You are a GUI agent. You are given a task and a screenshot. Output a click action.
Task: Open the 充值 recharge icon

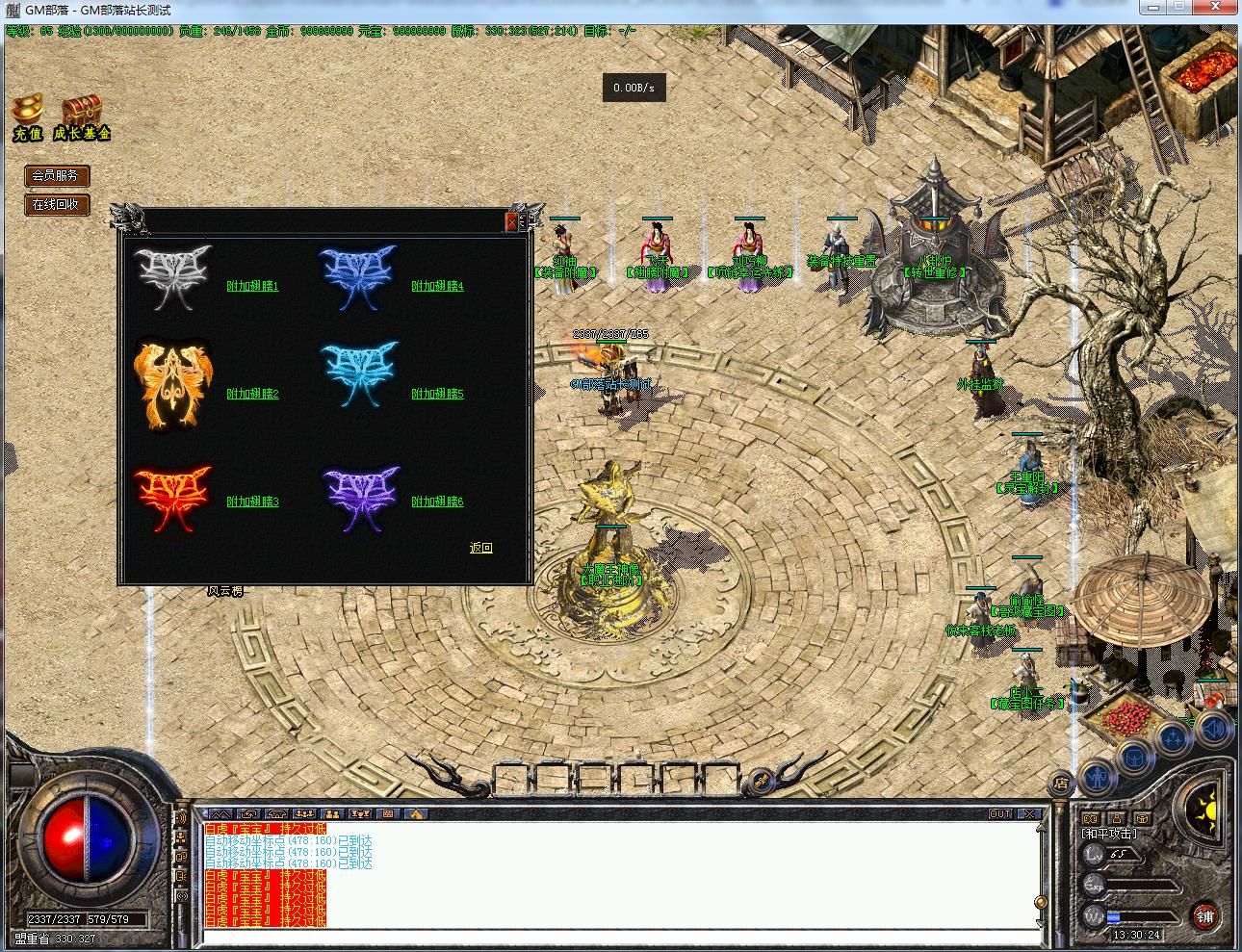pos(28,117)
